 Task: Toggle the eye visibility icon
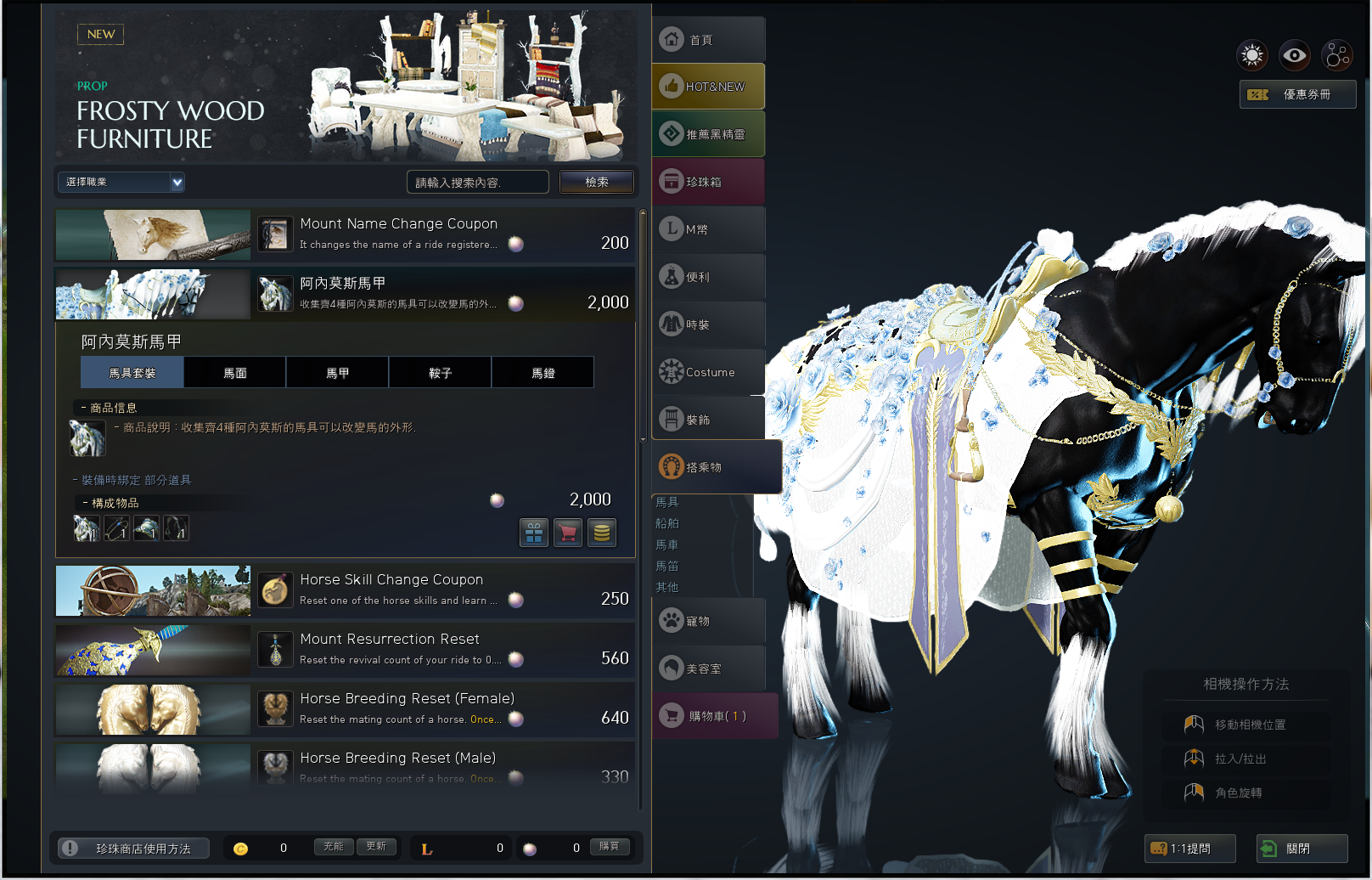tap(1295, 56)
